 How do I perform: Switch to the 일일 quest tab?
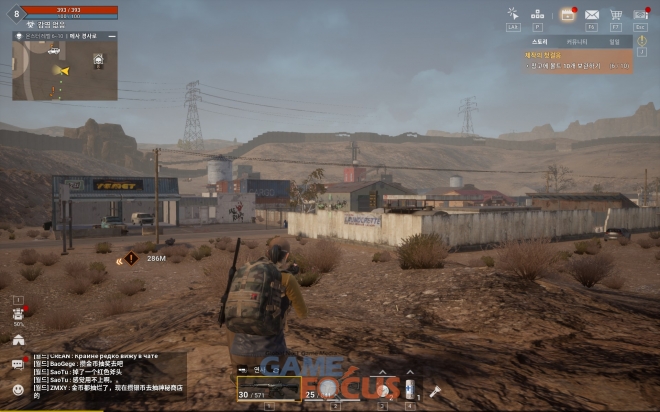click(x=613, y=42)
